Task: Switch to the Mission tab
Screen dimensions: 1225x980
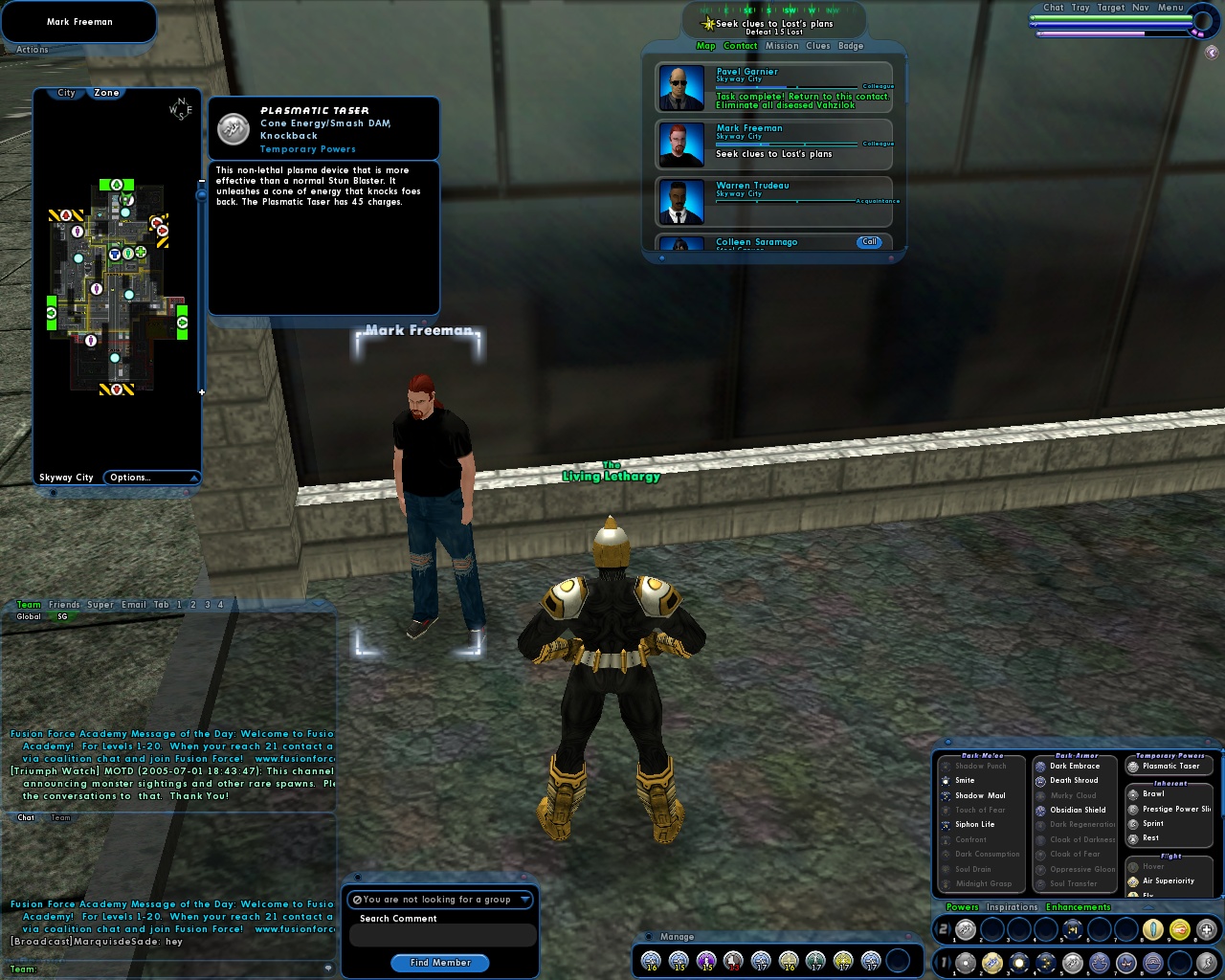Action: click(782, 45)
